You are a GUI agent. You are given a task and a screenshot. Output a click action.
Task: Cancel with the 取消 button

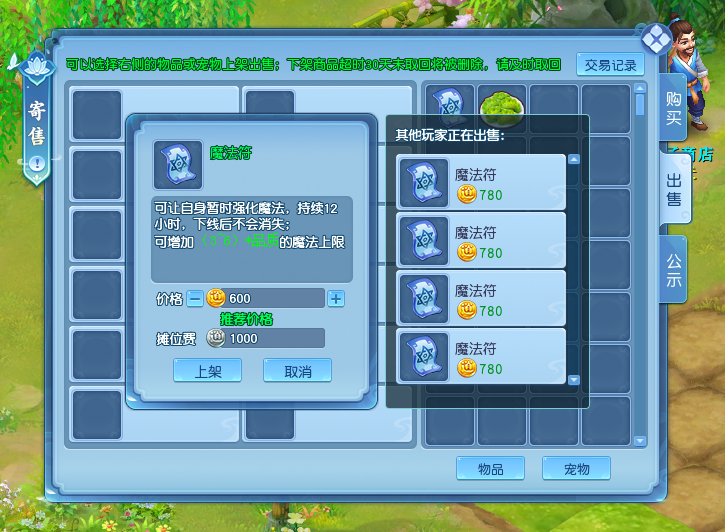pyautogui.click(x=297, y=370)
